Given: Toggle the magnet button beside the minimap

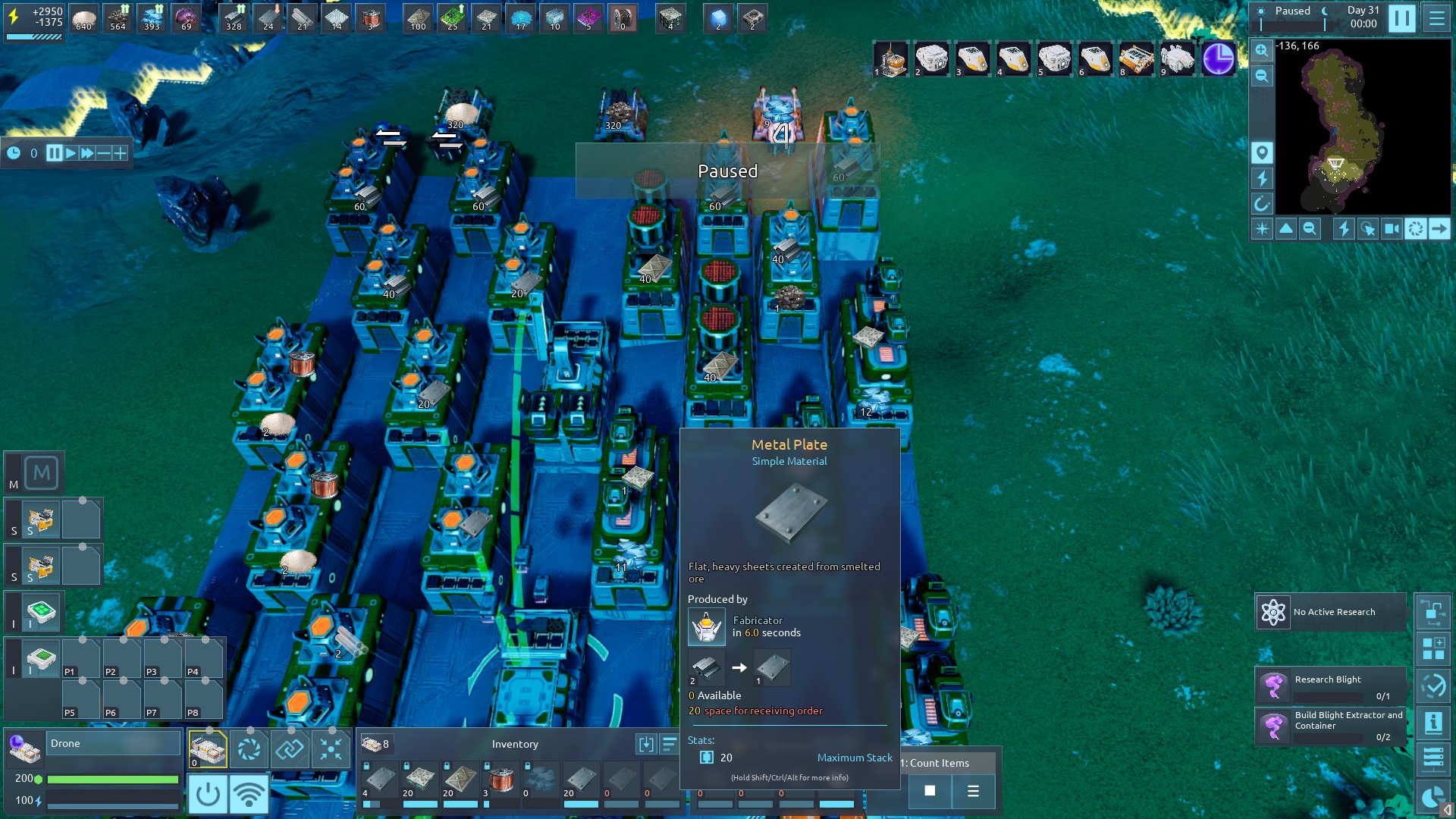Looking at the screenshot, I should 1261,203.
